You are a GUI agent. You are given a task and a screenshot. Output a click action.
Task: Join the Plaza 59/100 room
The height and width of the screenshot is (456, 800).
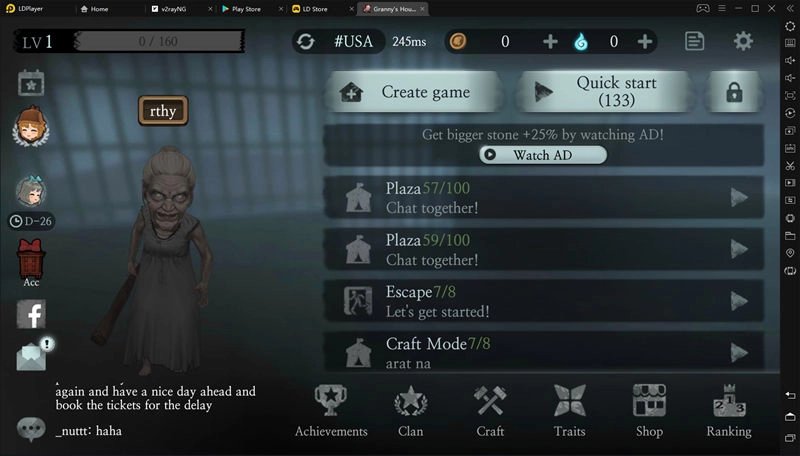547,249
